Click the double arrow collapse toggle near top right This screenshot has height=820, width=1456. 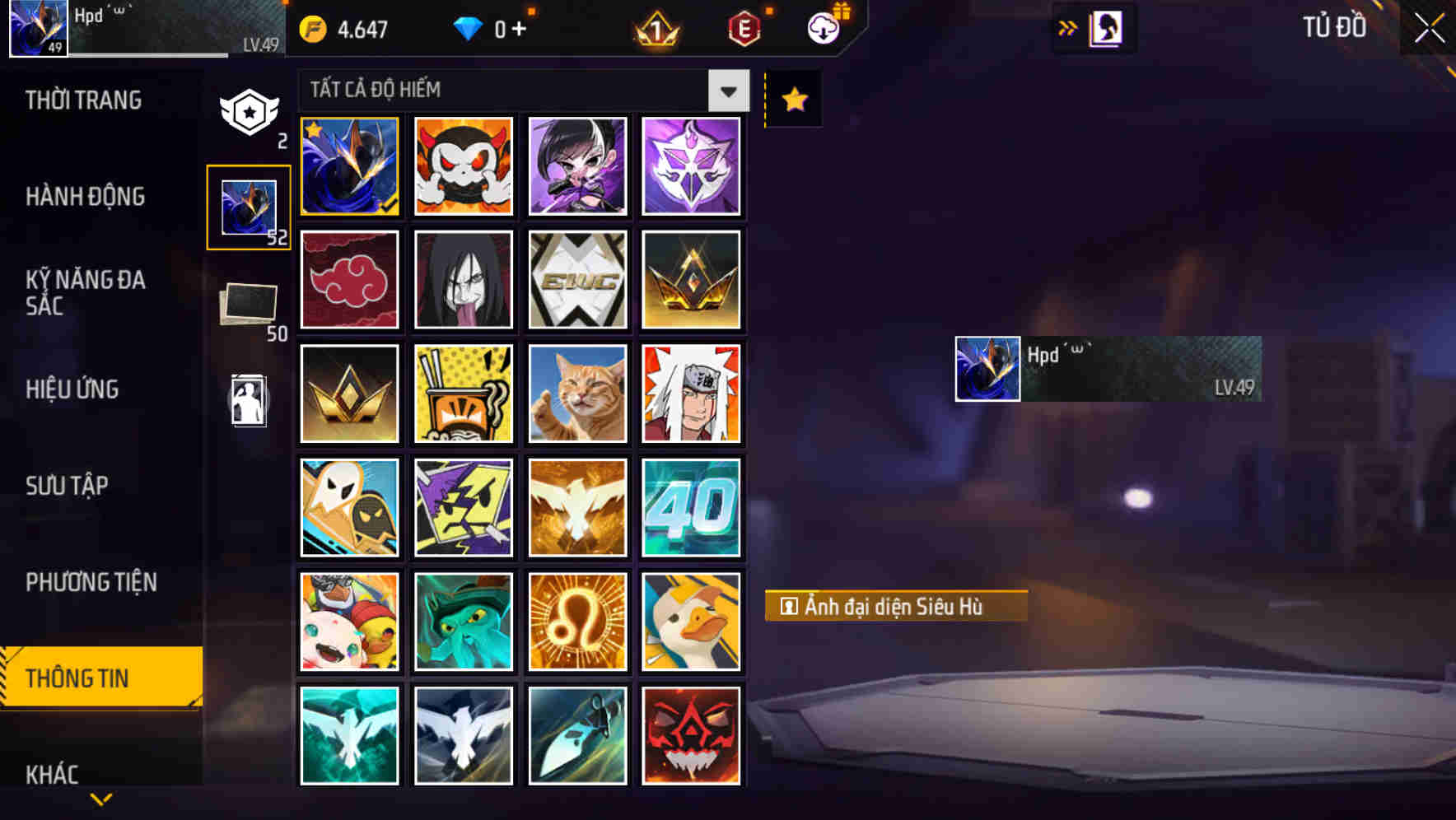(1068, 27)
